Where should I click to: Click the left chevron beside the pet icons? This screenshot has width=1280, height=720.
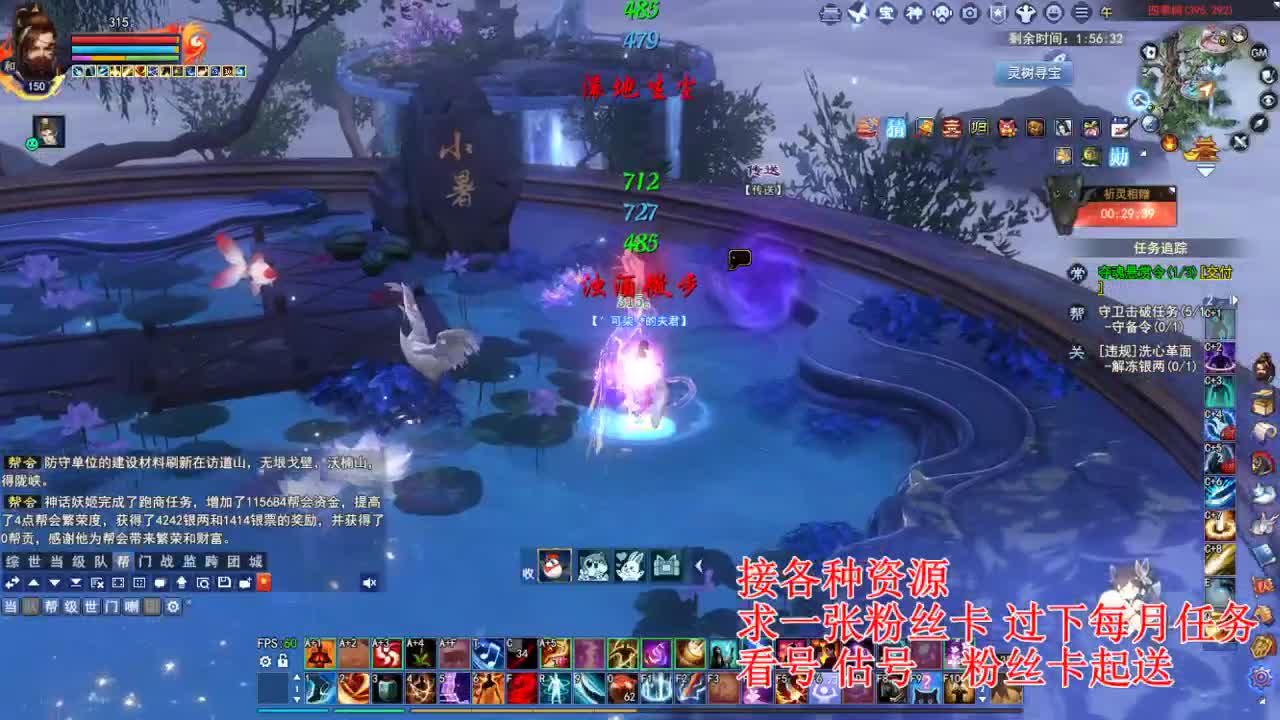(x=698, y=566)
